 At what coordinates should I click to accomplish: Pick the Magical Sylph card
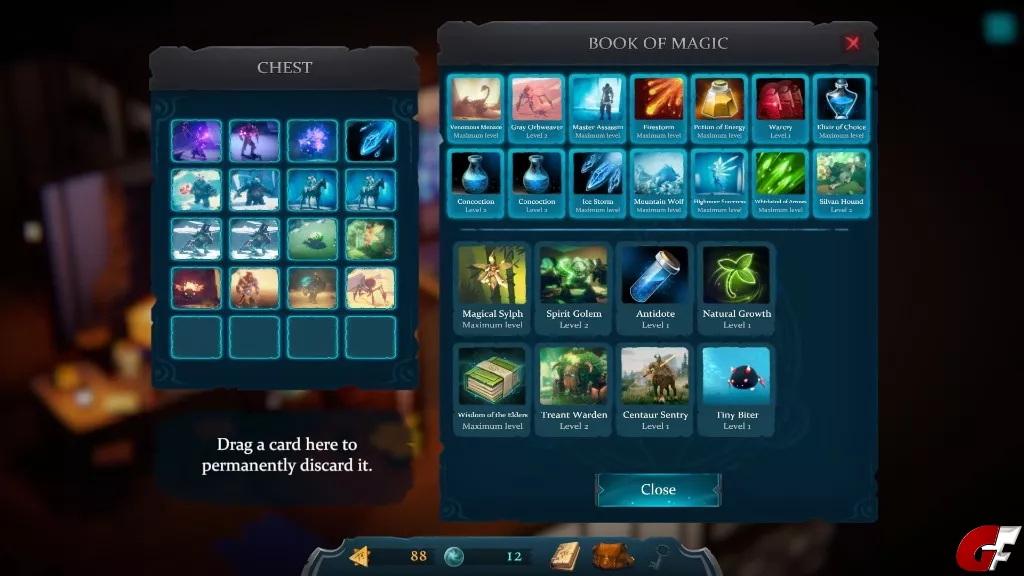492,286
